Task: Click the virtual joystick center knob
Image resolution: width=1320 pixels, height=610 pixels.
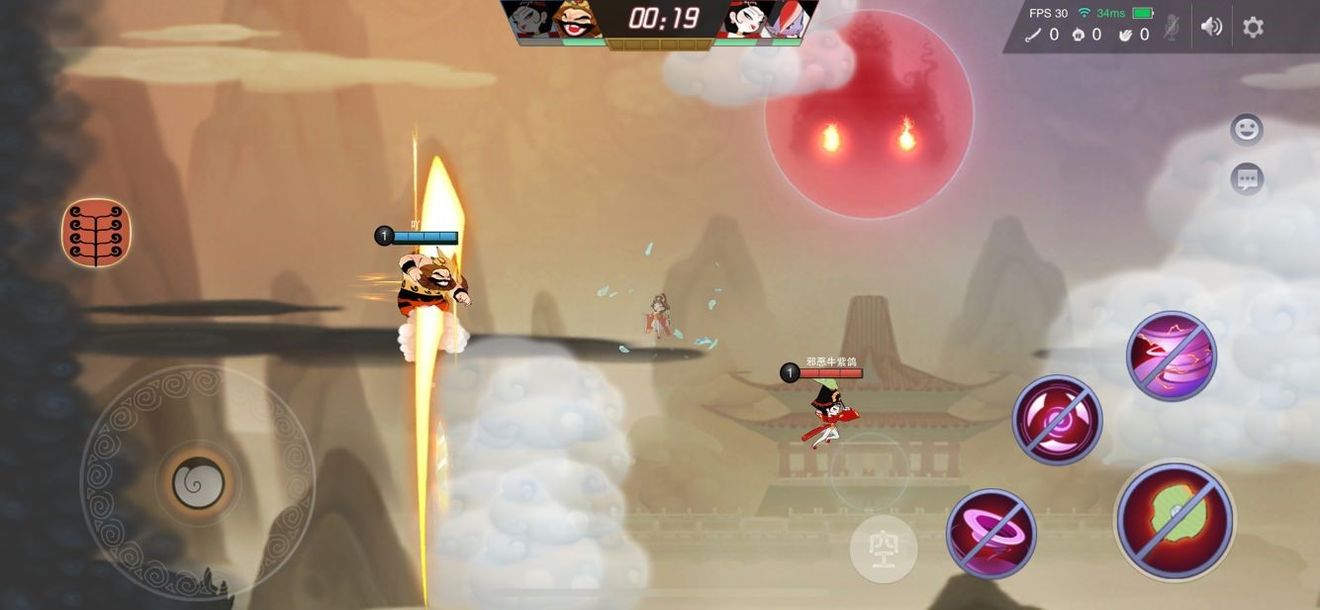Action: tap(198, 483)
